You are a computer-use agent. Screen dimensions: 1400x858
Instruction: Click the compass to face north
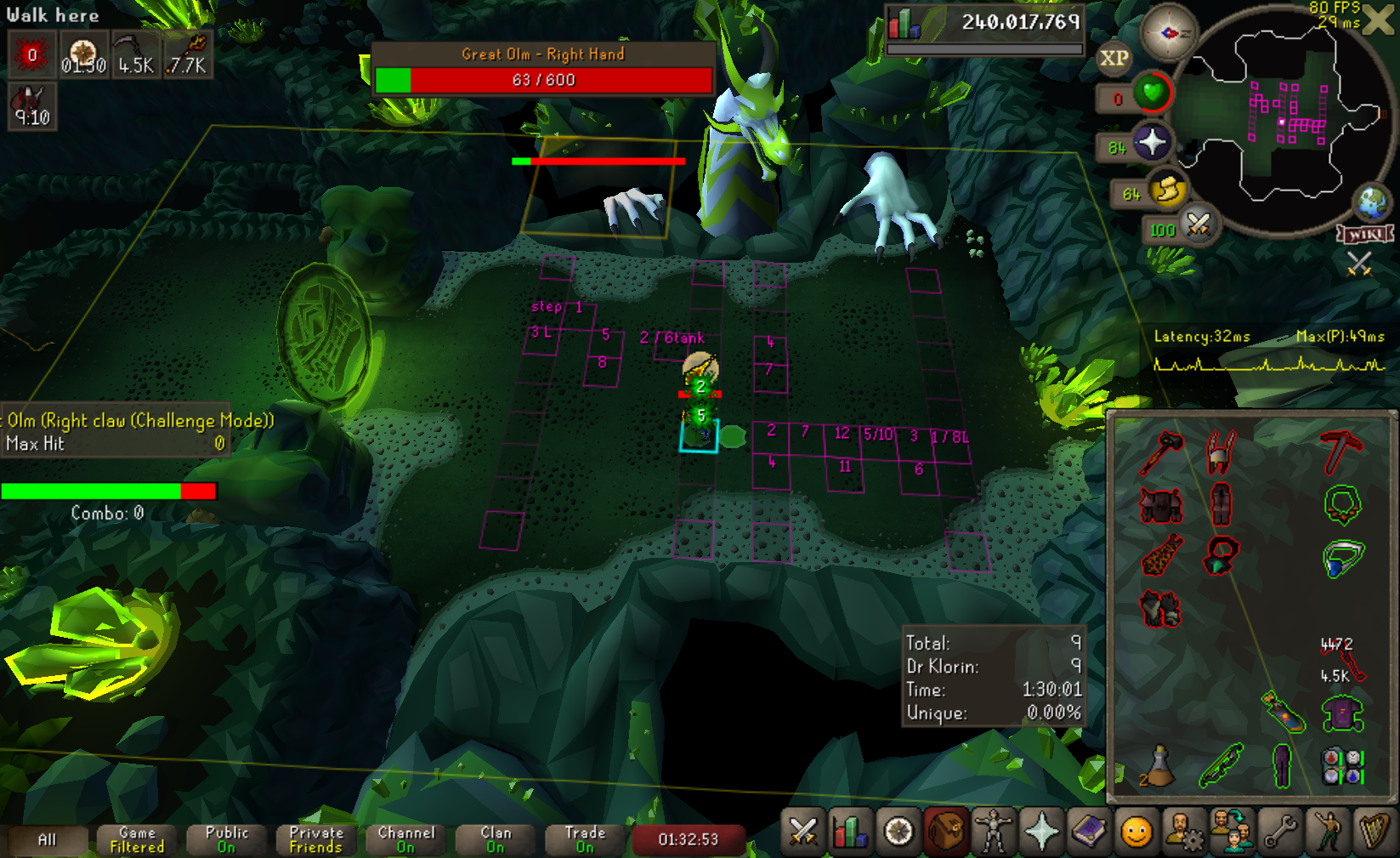(1168, 33)
